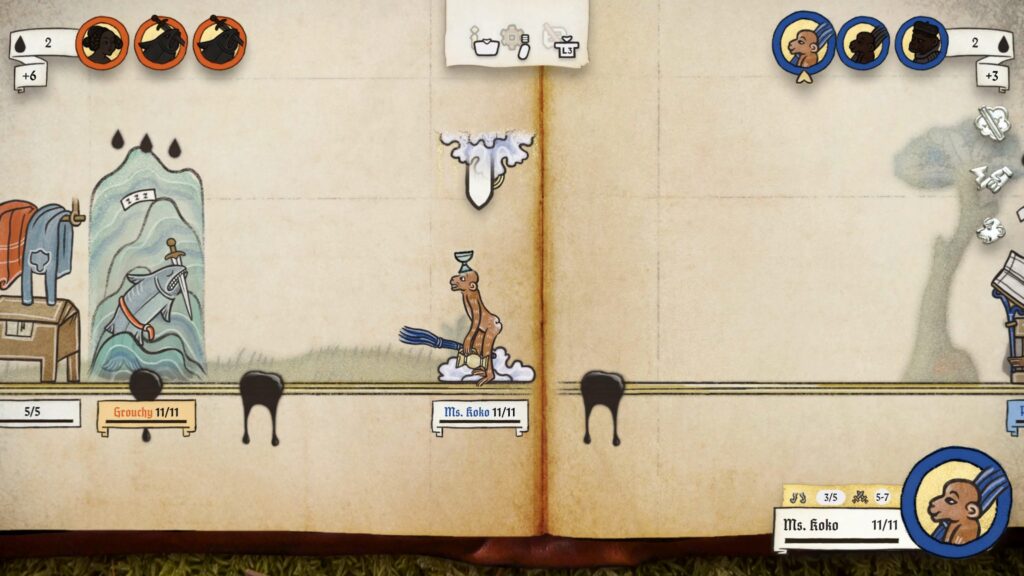Select the lit monkey portrait in the blue turn order
This screenshot has height=576, width=1024.
click(x=803, y=43)
